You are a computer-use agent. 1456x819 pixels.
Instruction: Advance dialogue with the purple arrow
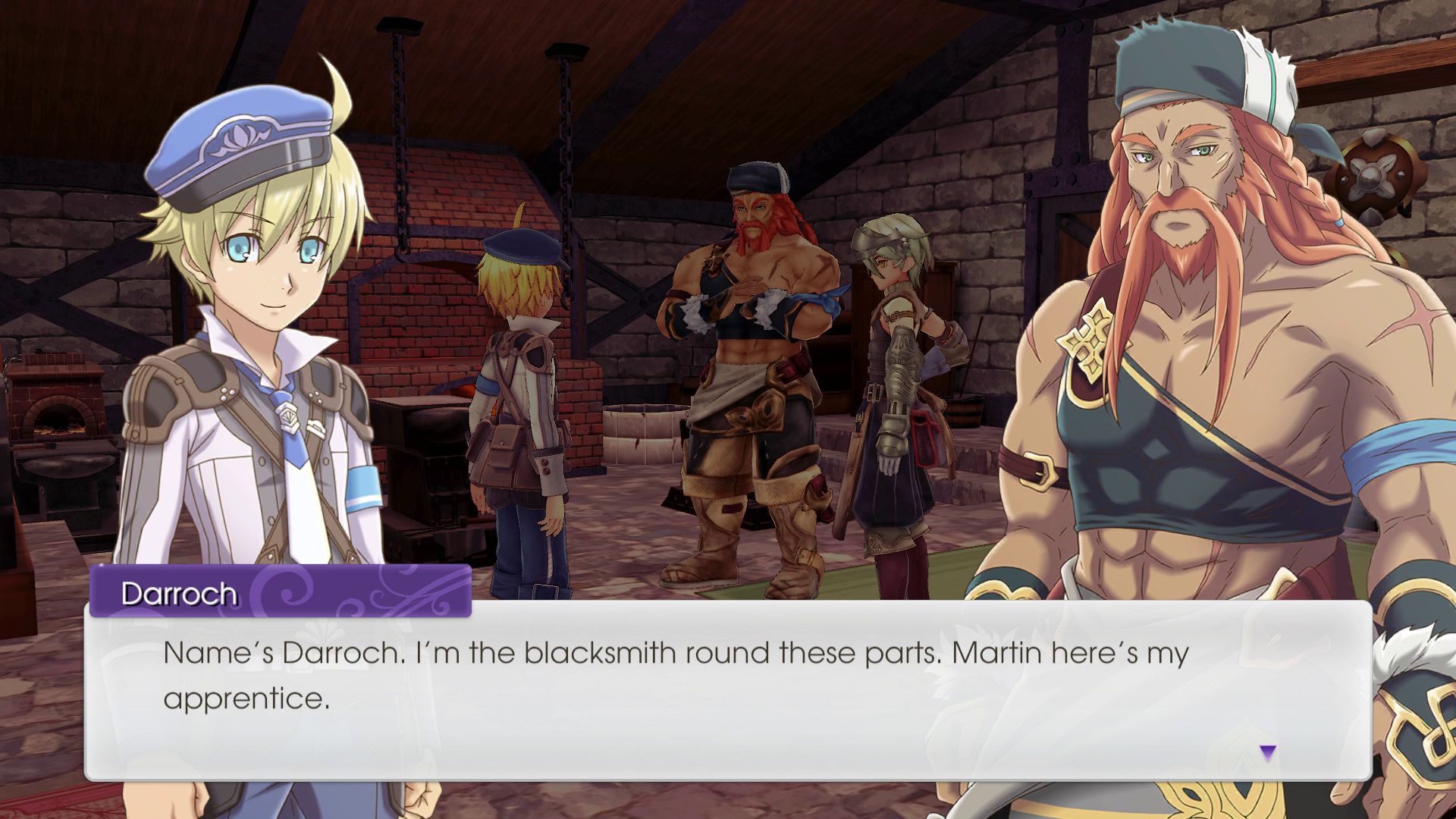tap(1267, 752)
